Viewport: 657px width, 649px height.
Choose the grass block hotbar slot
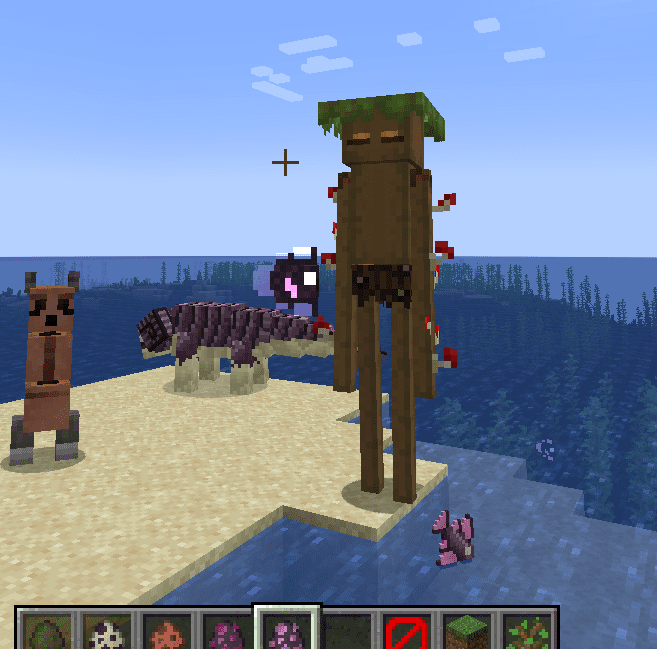coord(468,632)
